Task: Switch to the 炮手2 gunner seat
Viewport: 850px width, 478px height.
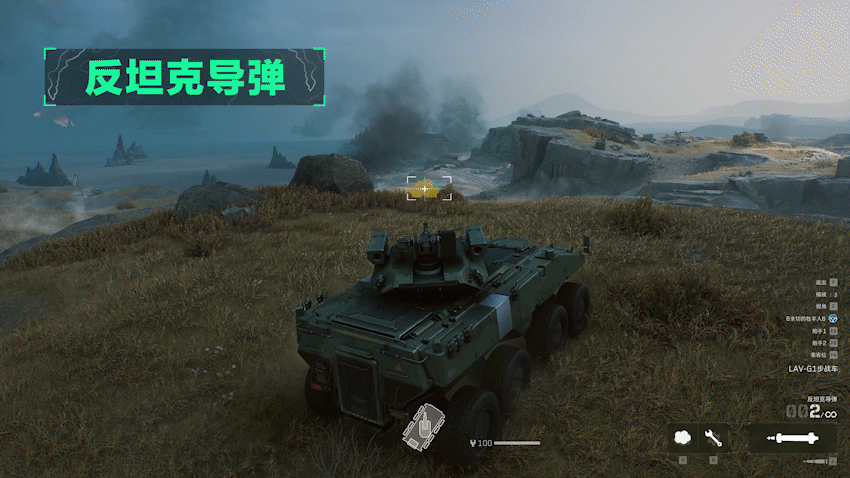Action: pyautogui.click(x=822, y=342)
